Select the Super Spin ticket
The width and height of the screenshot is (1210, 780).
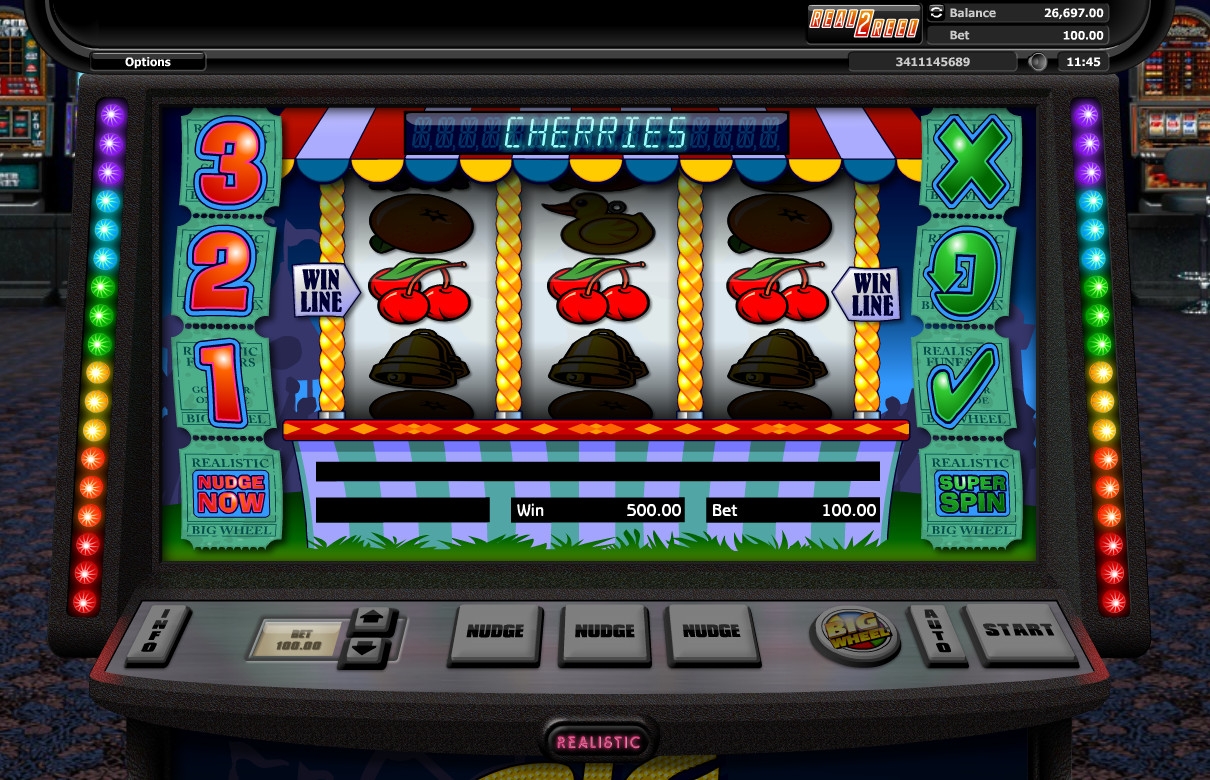[x=971, y=495]
